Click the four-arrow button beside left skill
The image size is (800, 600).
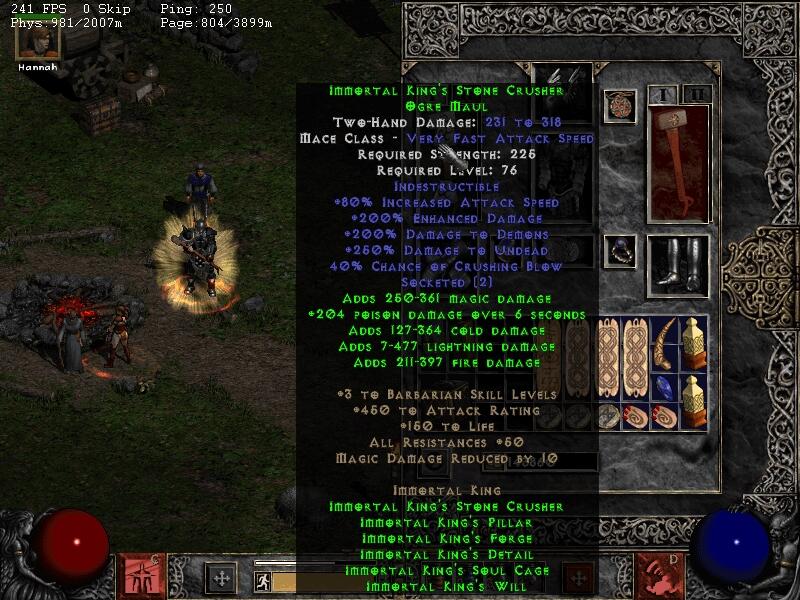coord(220,577)
